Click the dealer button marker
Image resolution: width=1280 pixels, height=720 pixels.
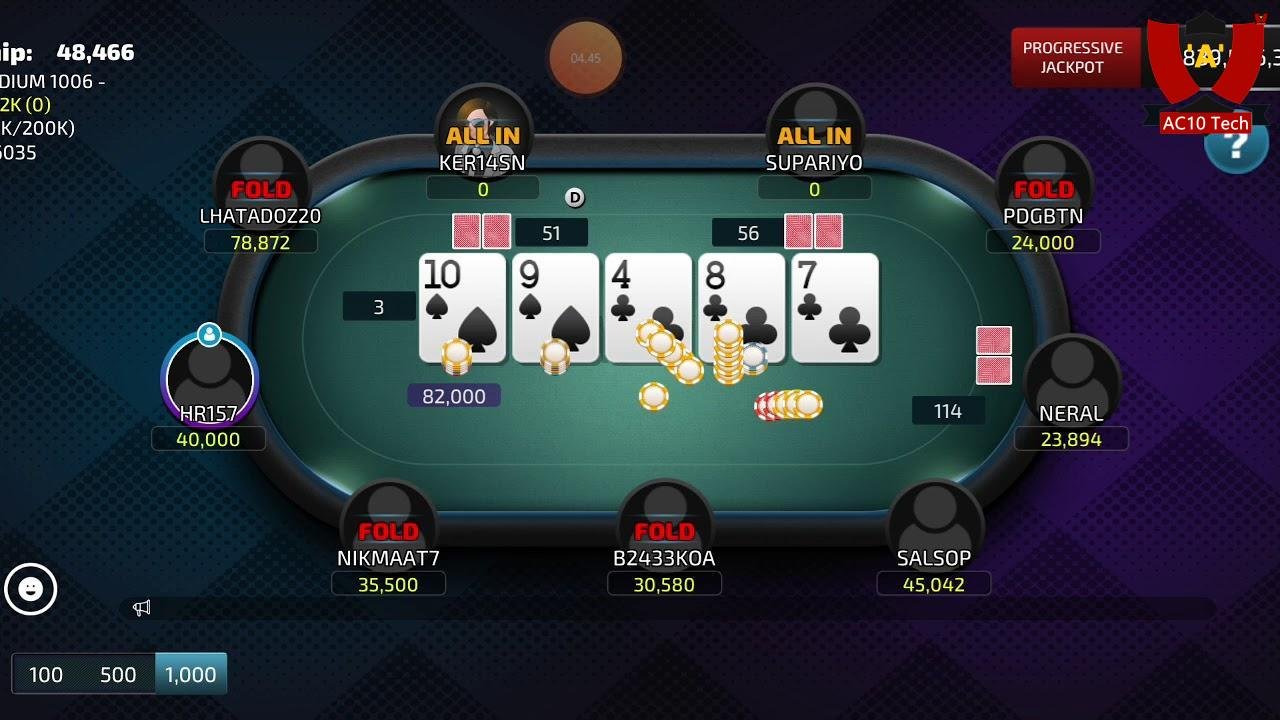pos(575,198)
